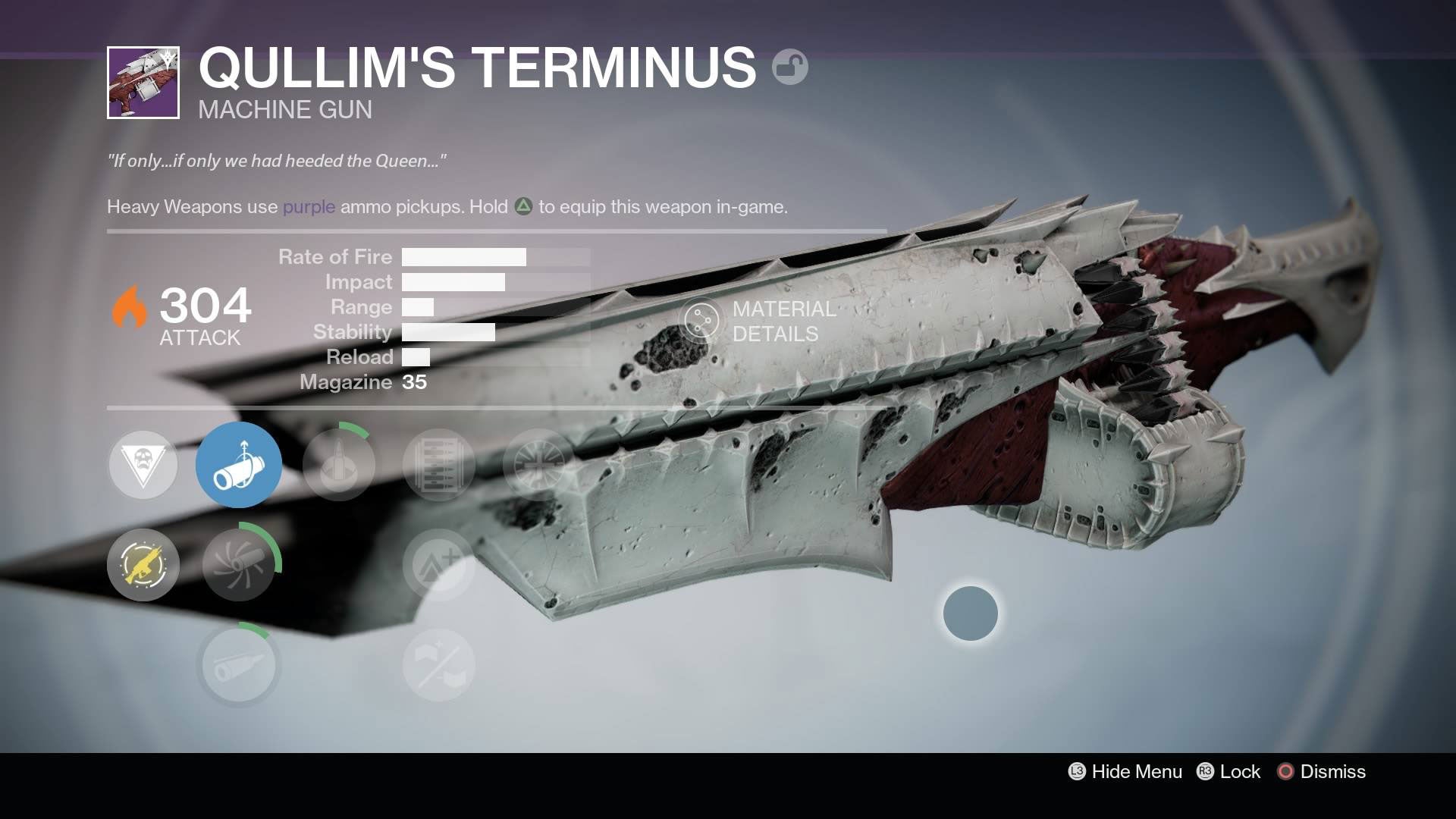This screenshot has width=1456, height=819.
Task: Open the bullet perk in the third column
Action: click(x=339, y=465)
